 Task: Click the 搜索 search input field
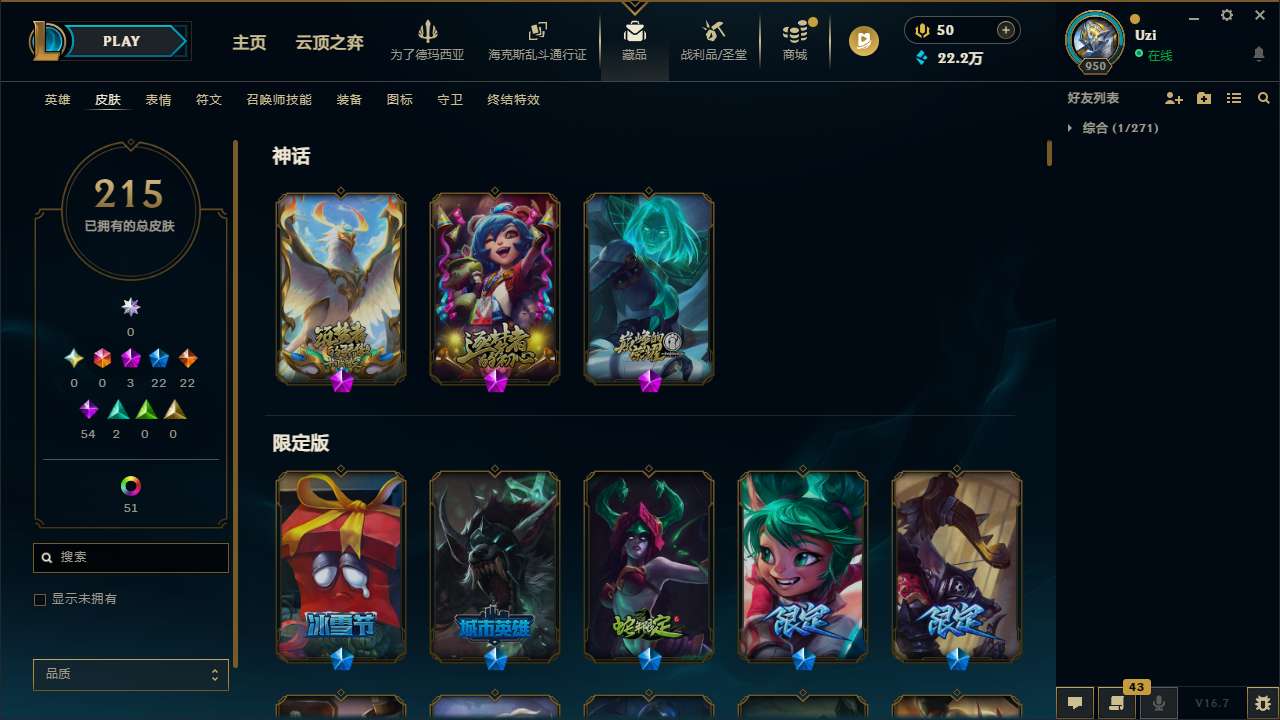pyautogui.click(x=130, y=557)
